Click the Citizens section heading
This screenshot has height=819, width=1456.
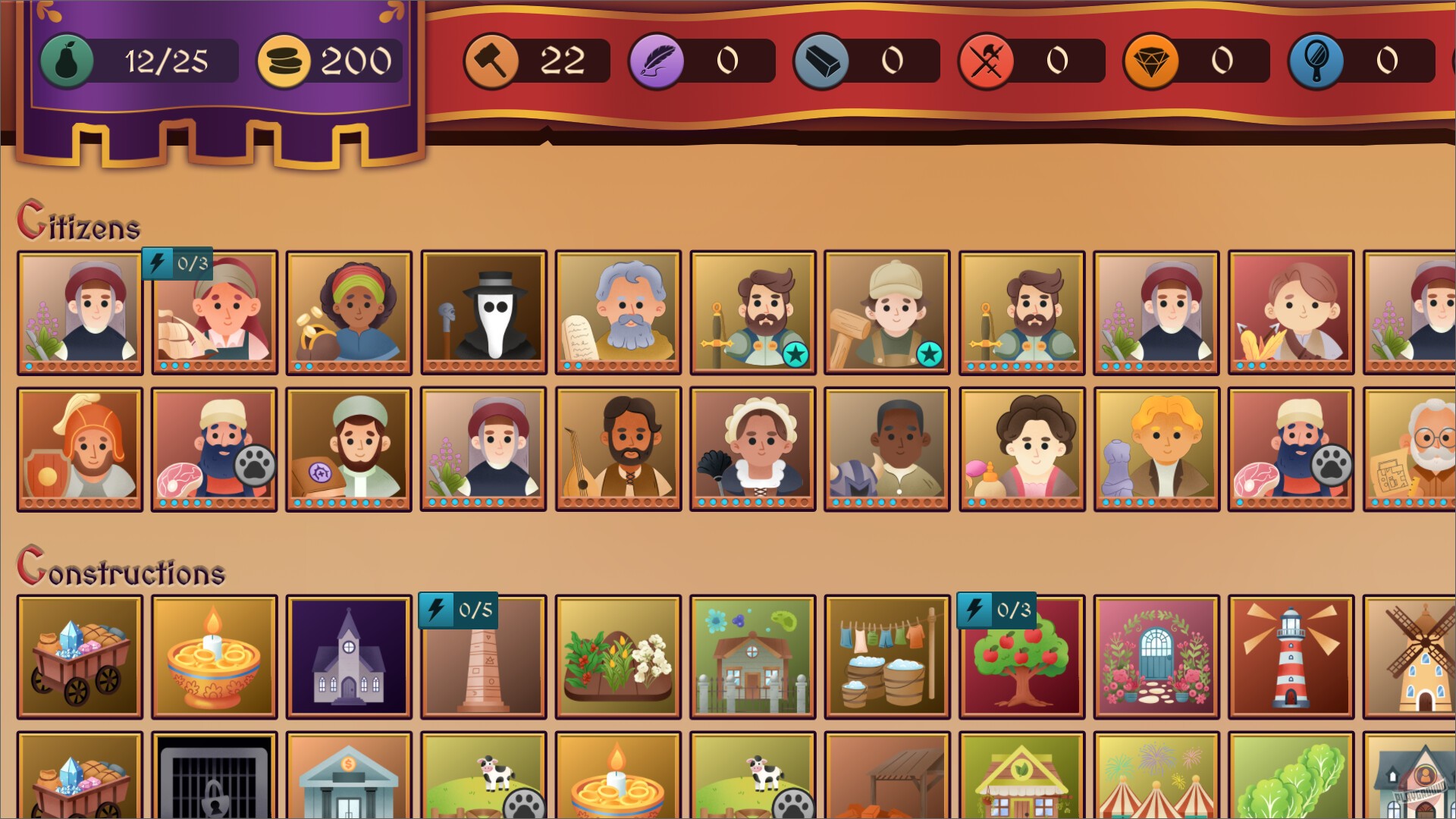coord(80,224)
